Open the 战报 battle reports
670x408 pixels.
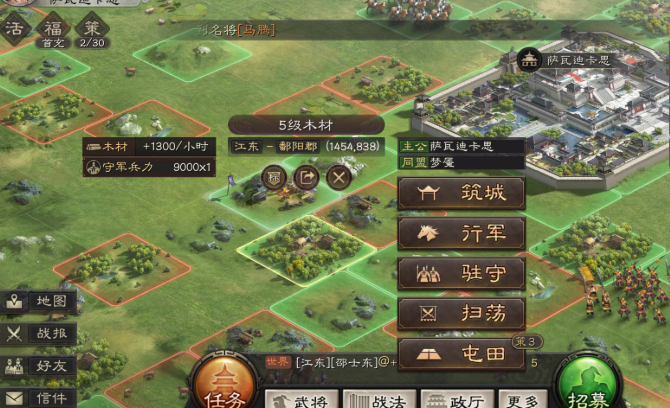coord(38,334)
